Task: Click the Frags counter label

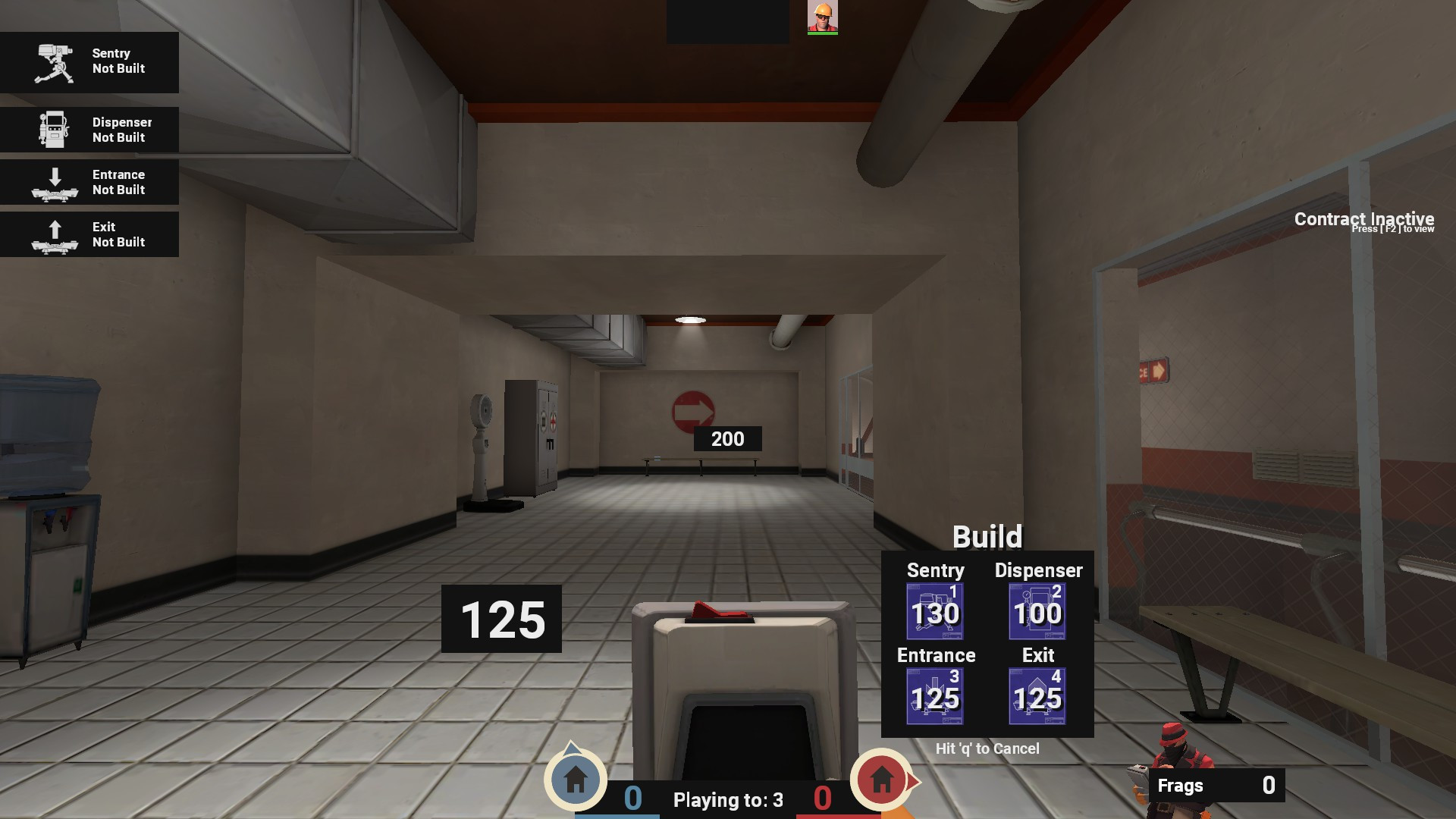Action: 1181,786
